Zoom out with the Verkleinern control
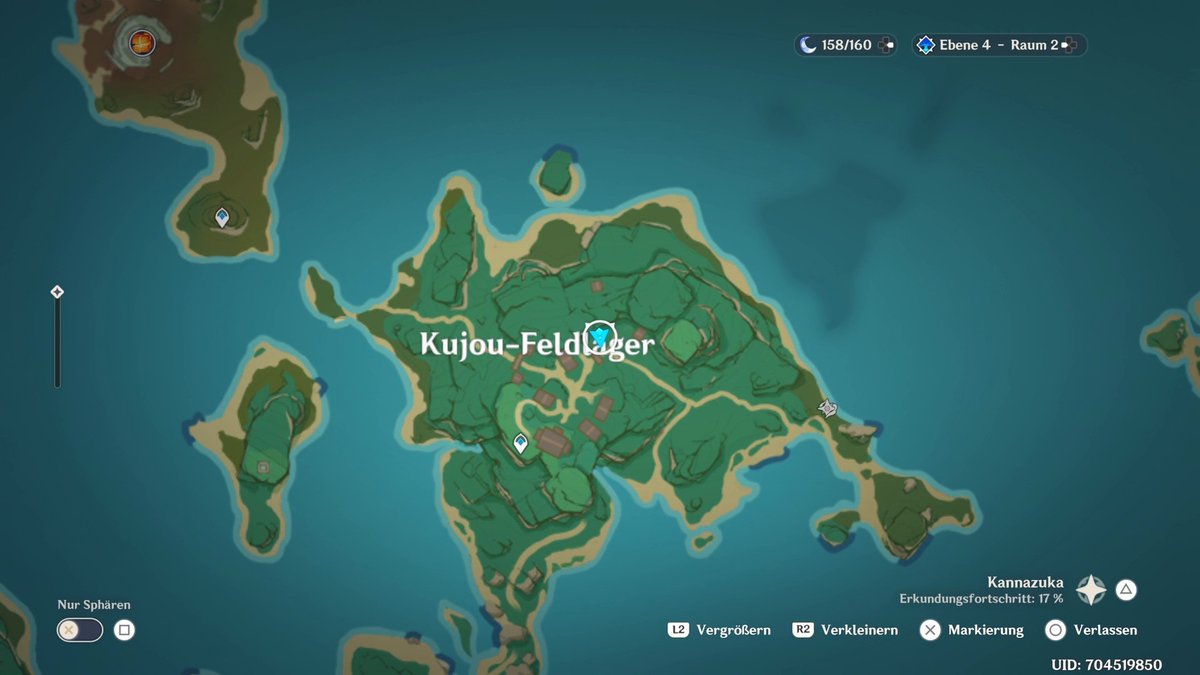Screen dimensions: 1200x675 846,630
